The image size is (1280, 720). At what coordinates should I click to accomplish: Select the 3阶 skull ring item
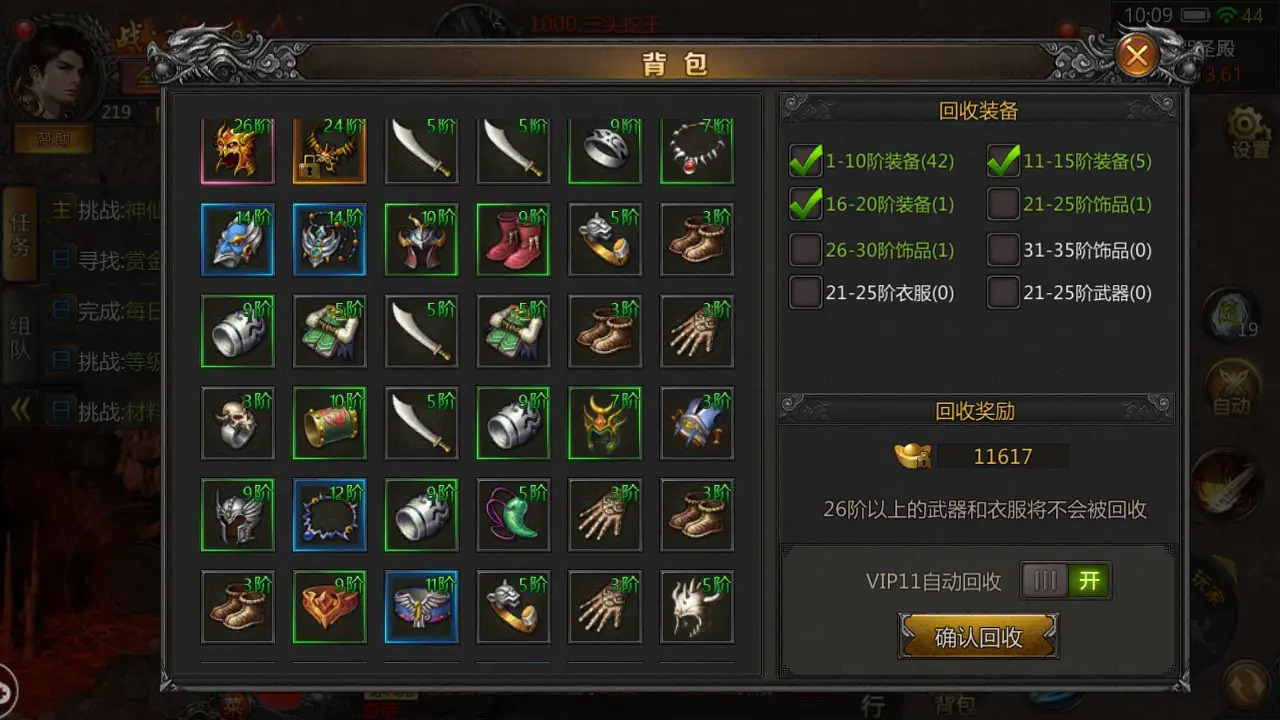(237, 423)
